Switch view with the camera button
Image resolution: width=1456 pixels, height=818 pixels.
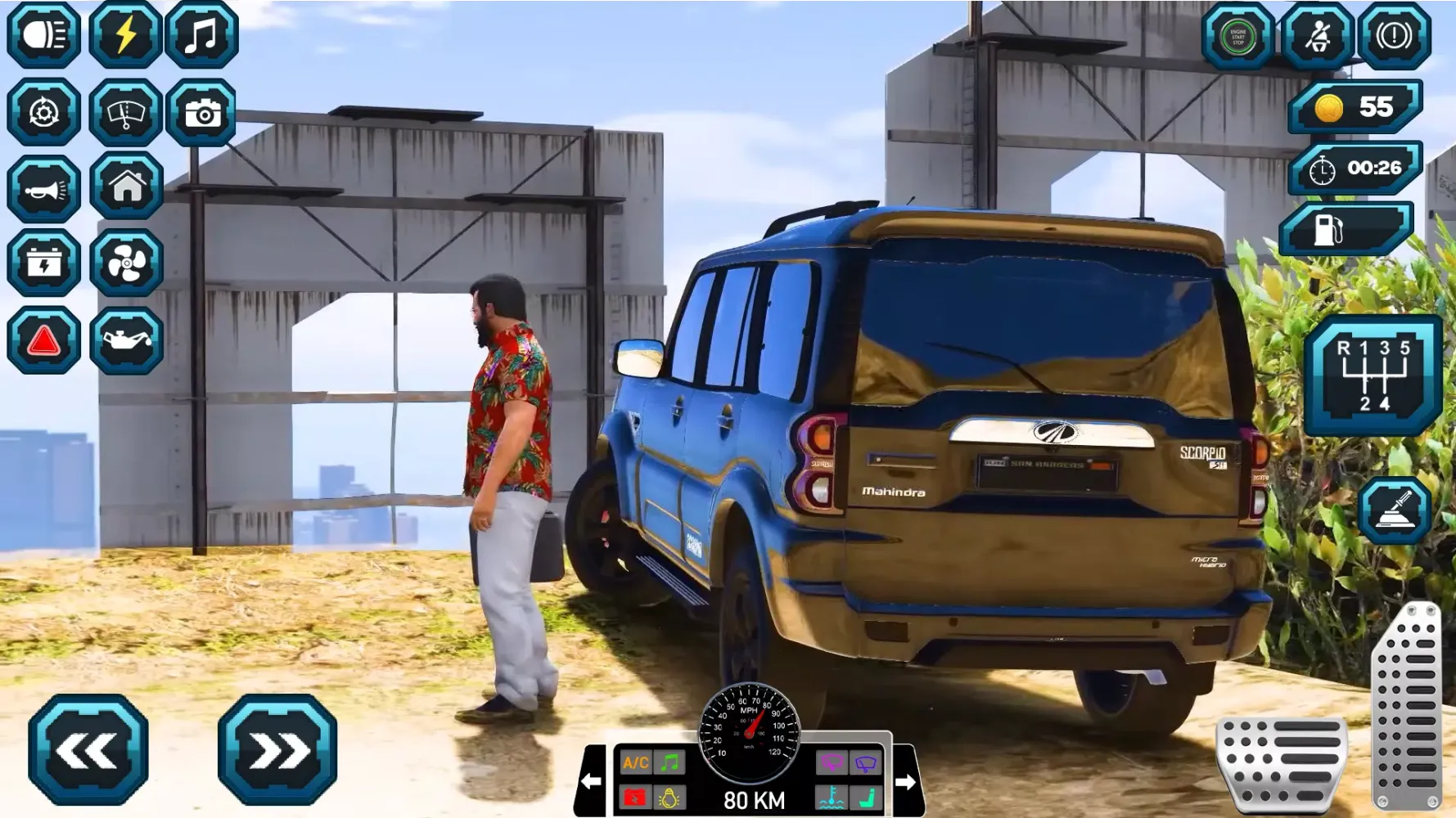[201, 112]
